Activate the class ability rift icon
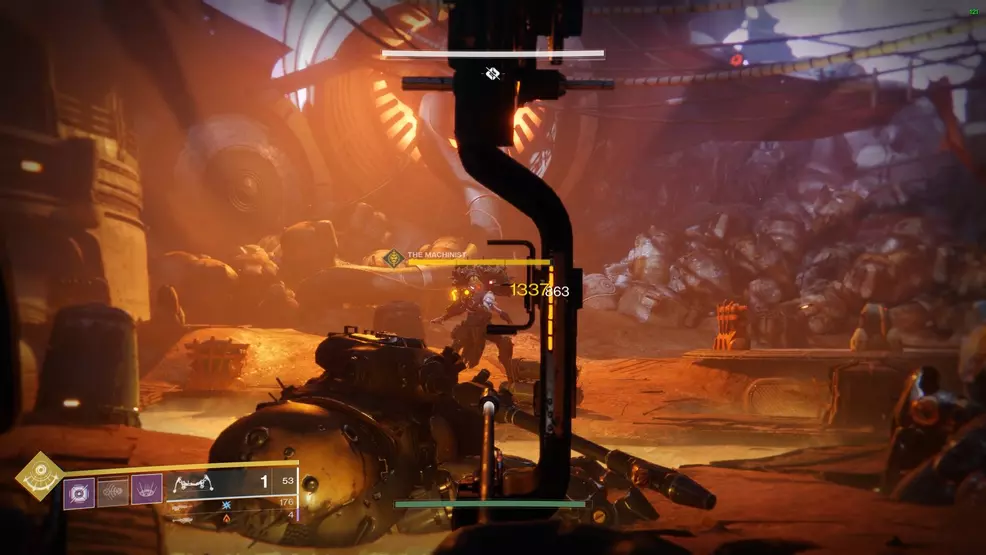This screenshot has width=986, height=555. pyautogui.click(x=146, y=492)
